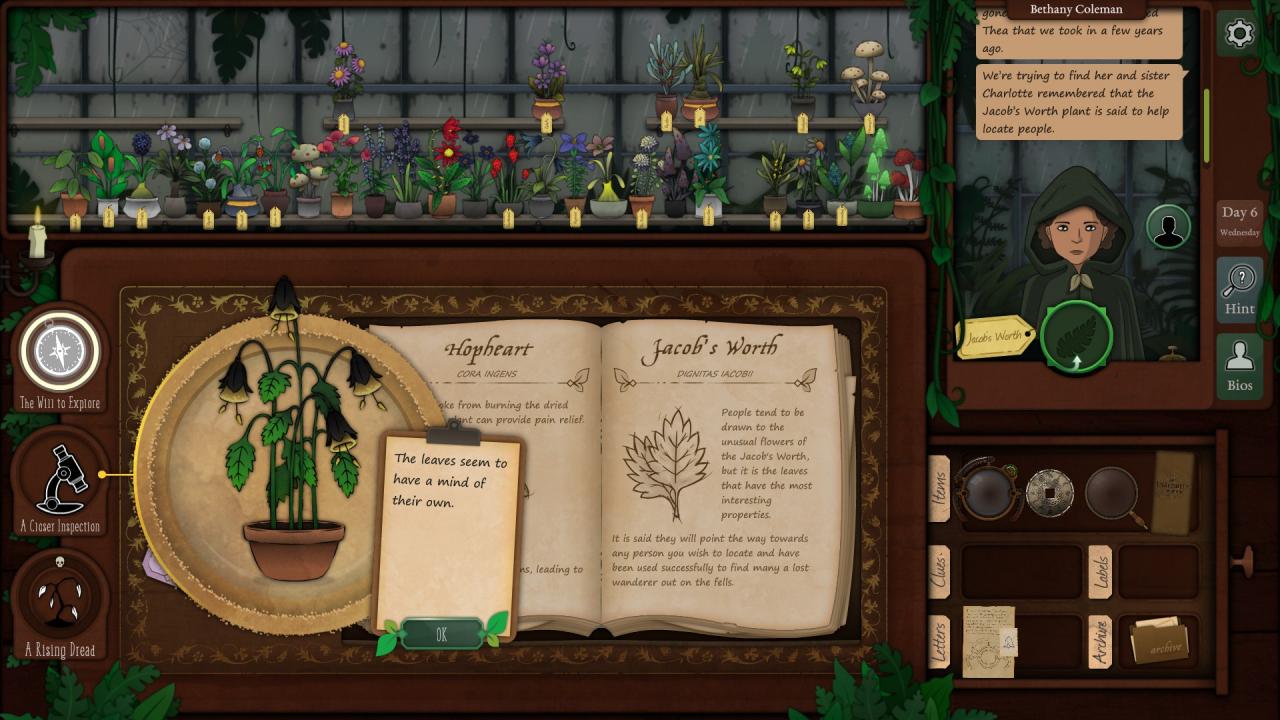View the letter with circular diagram

pos(989,641)
